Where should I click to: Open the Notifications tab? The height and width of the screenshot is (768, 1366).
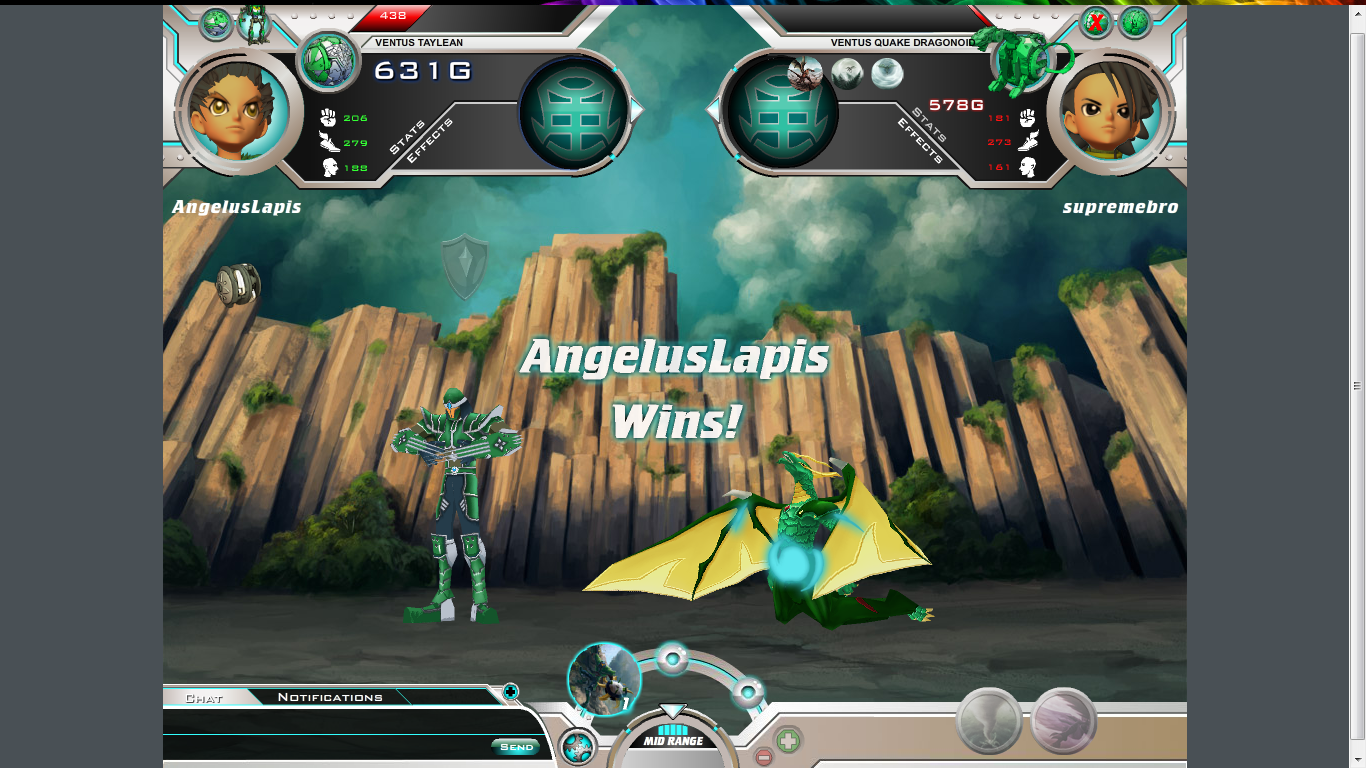[330, 697]
